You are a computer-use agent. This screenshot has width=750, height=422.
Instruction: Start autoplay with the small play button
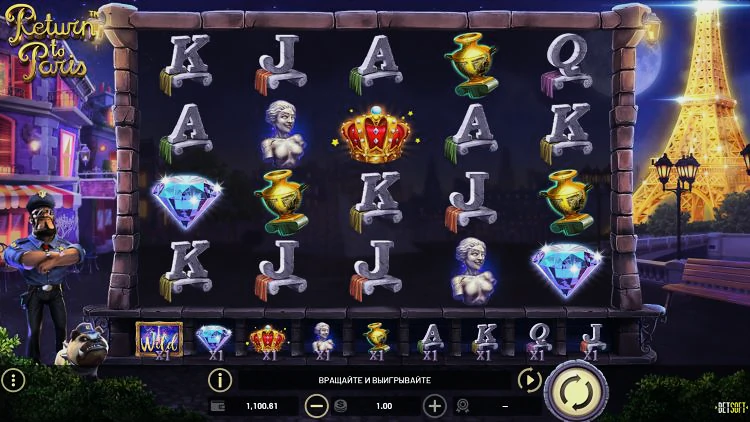(x=528, y=380)
